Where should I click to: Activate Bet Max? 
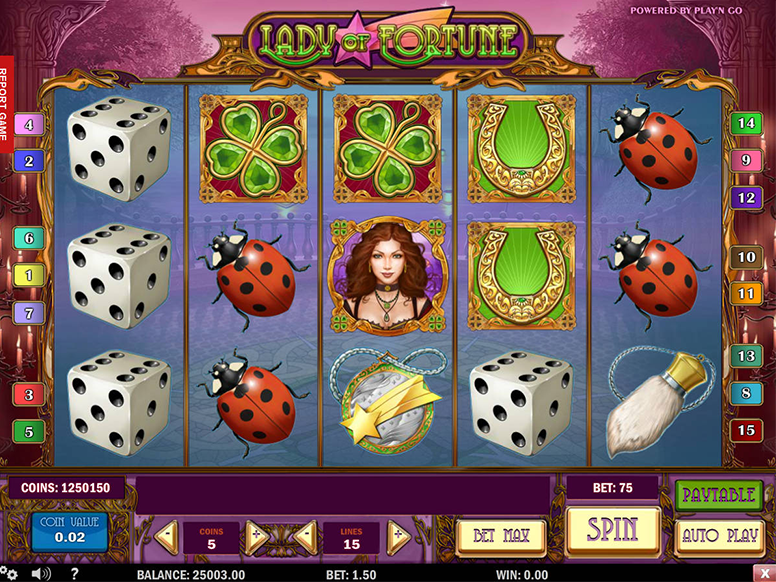click(501, 537)
